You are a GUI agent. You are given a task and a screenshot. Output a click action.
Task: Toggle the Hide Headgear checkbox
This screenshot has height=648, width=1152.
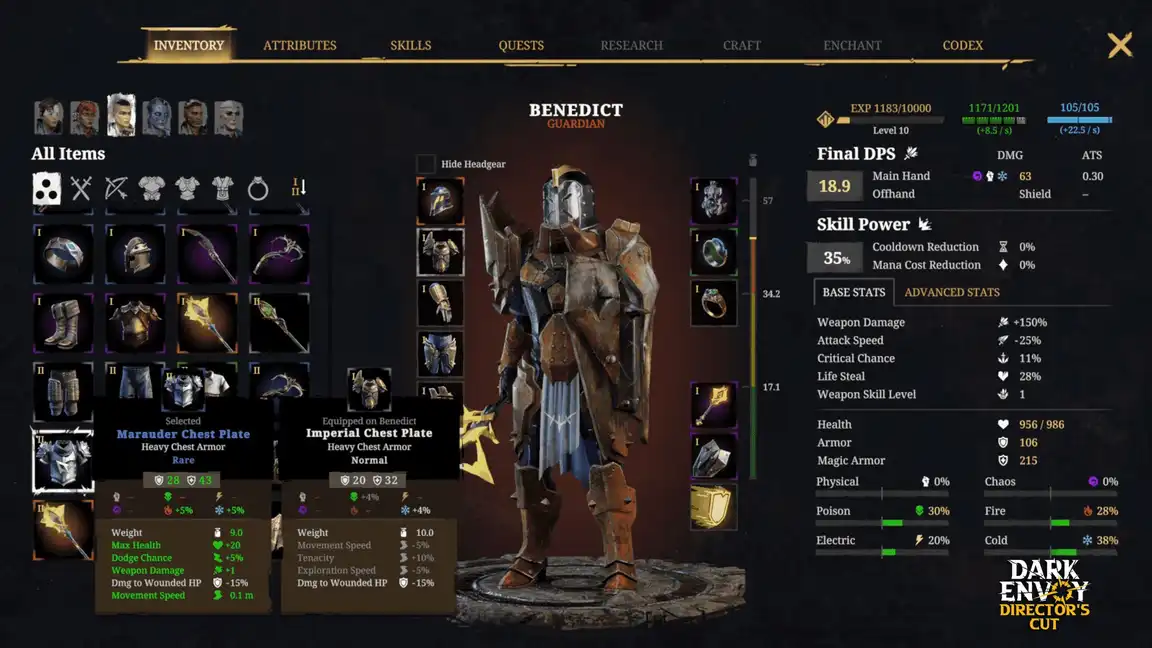(426, 164)
